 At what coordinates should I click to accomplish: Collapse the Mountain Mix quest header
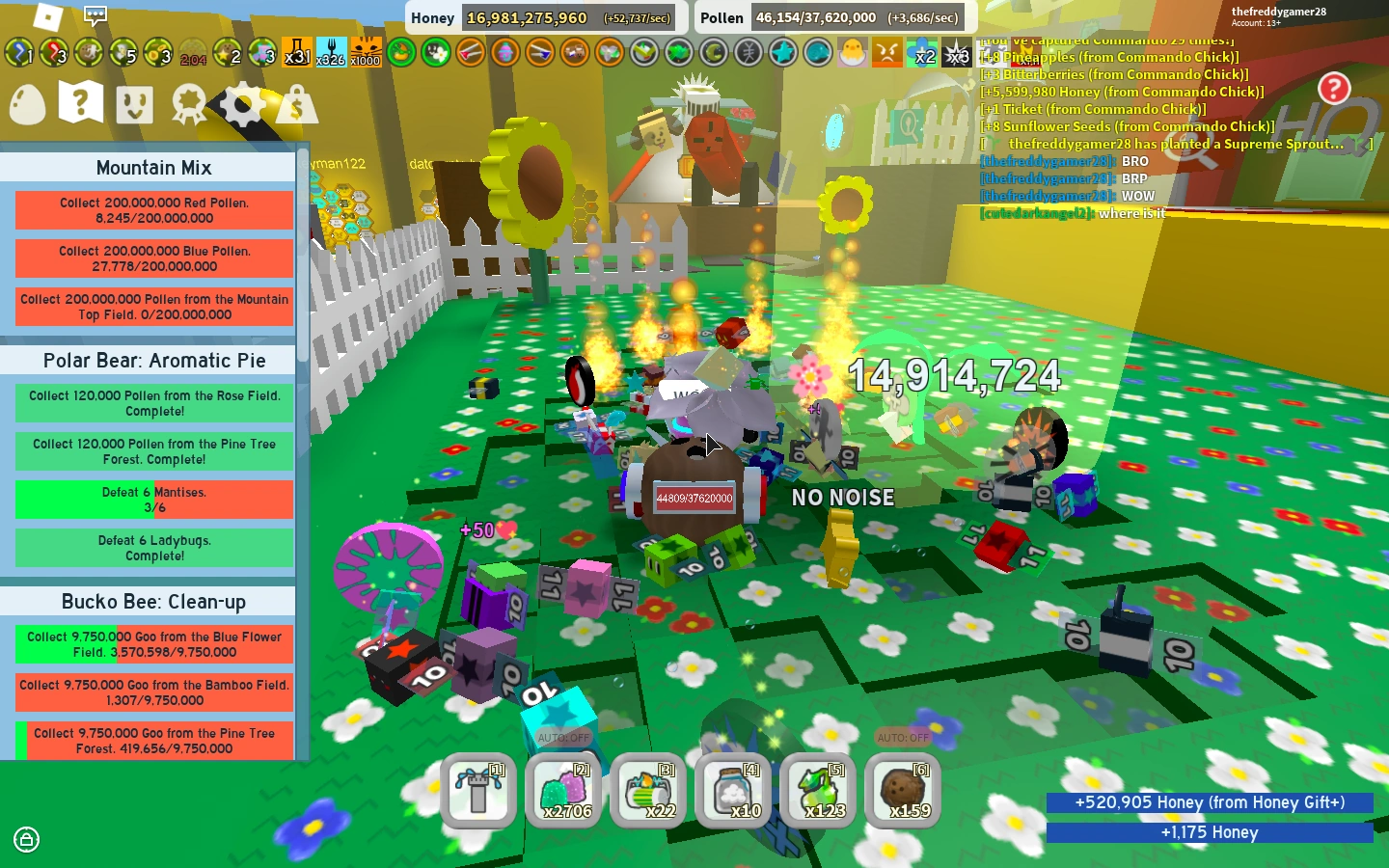[x=152, y=167]
